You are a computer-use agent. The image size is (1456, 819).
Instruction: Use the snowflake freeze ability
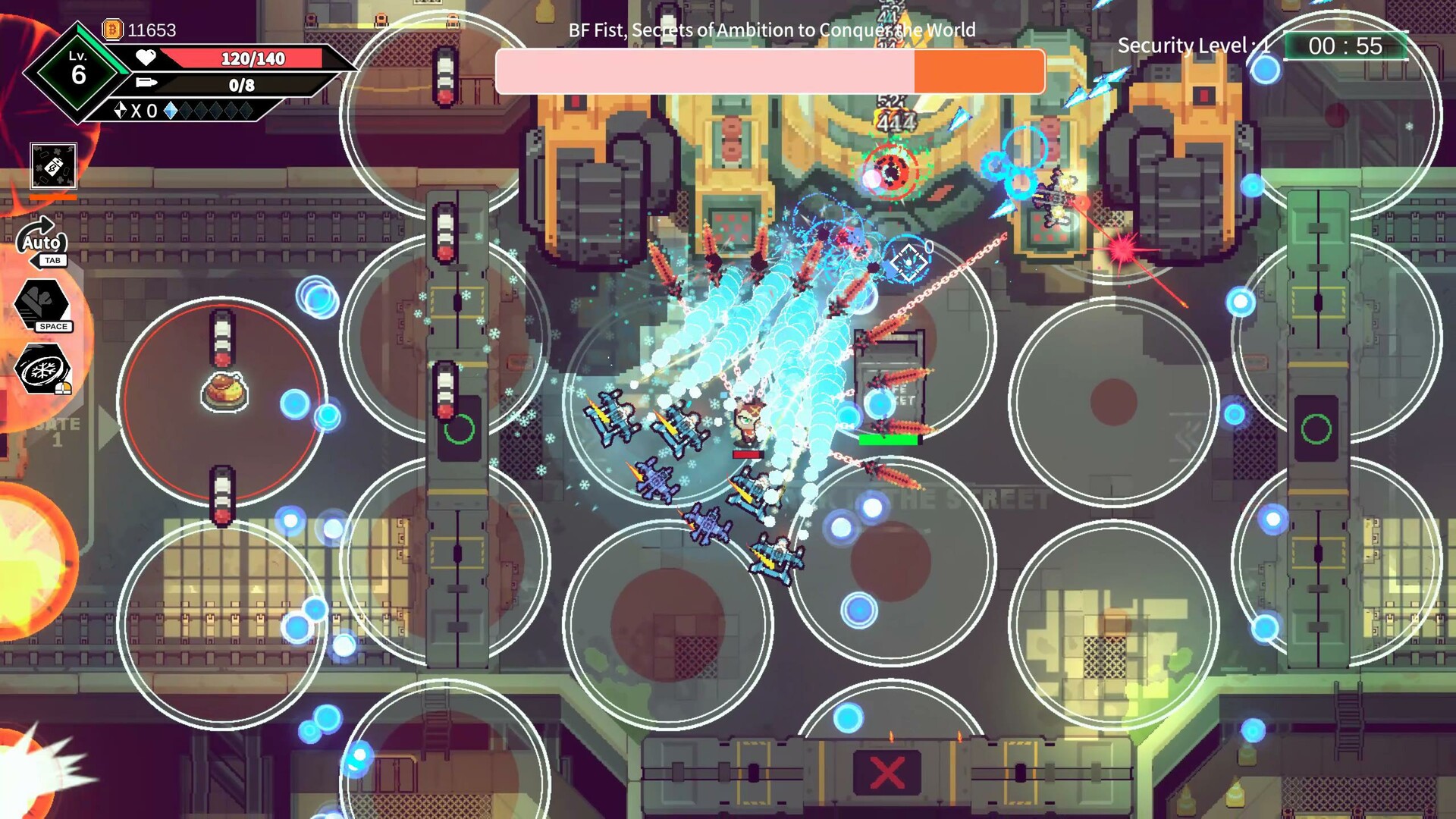click(x=42, y=369)
